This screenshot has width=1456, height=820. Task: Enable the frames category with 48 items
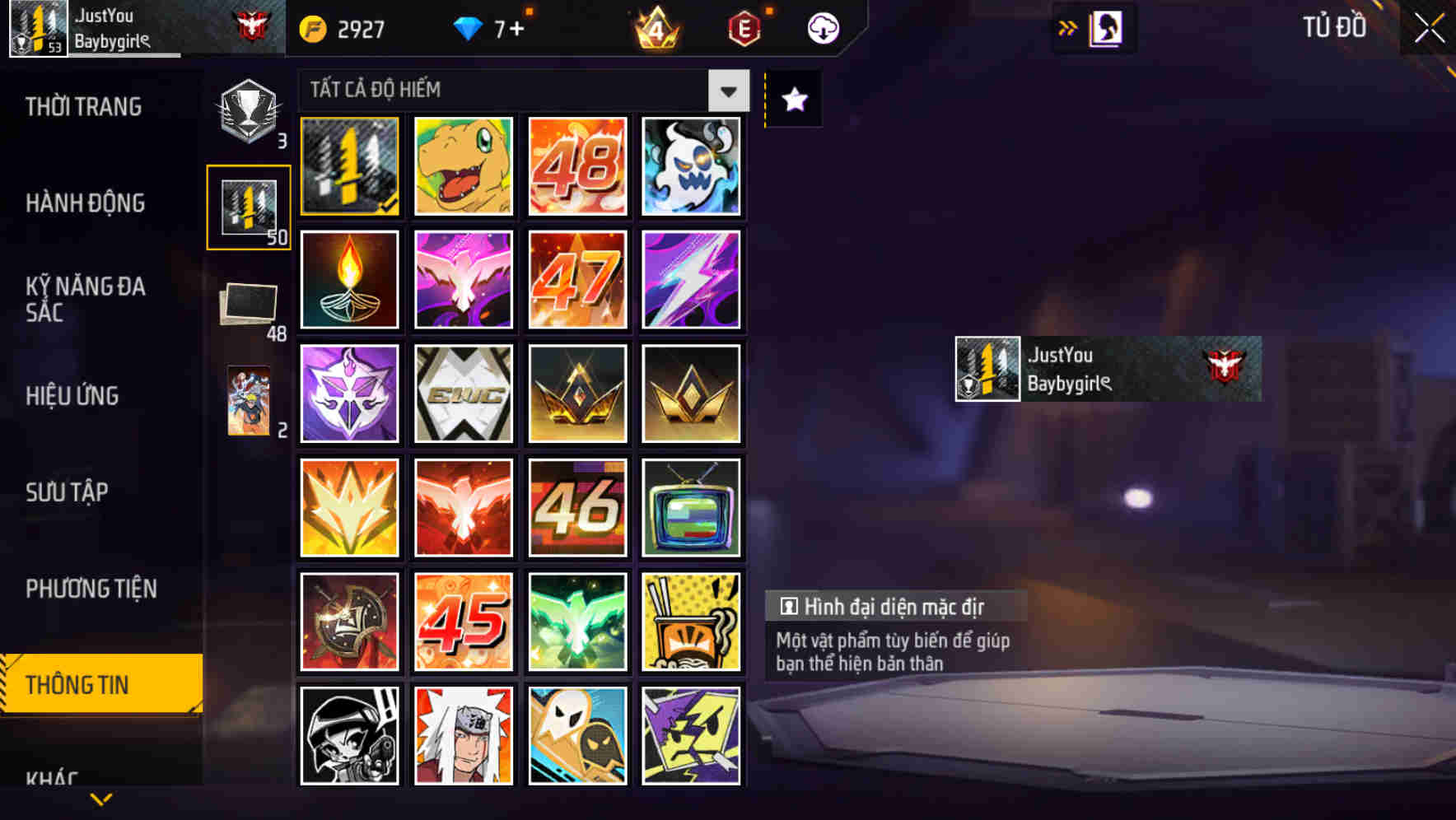point(250,305)
